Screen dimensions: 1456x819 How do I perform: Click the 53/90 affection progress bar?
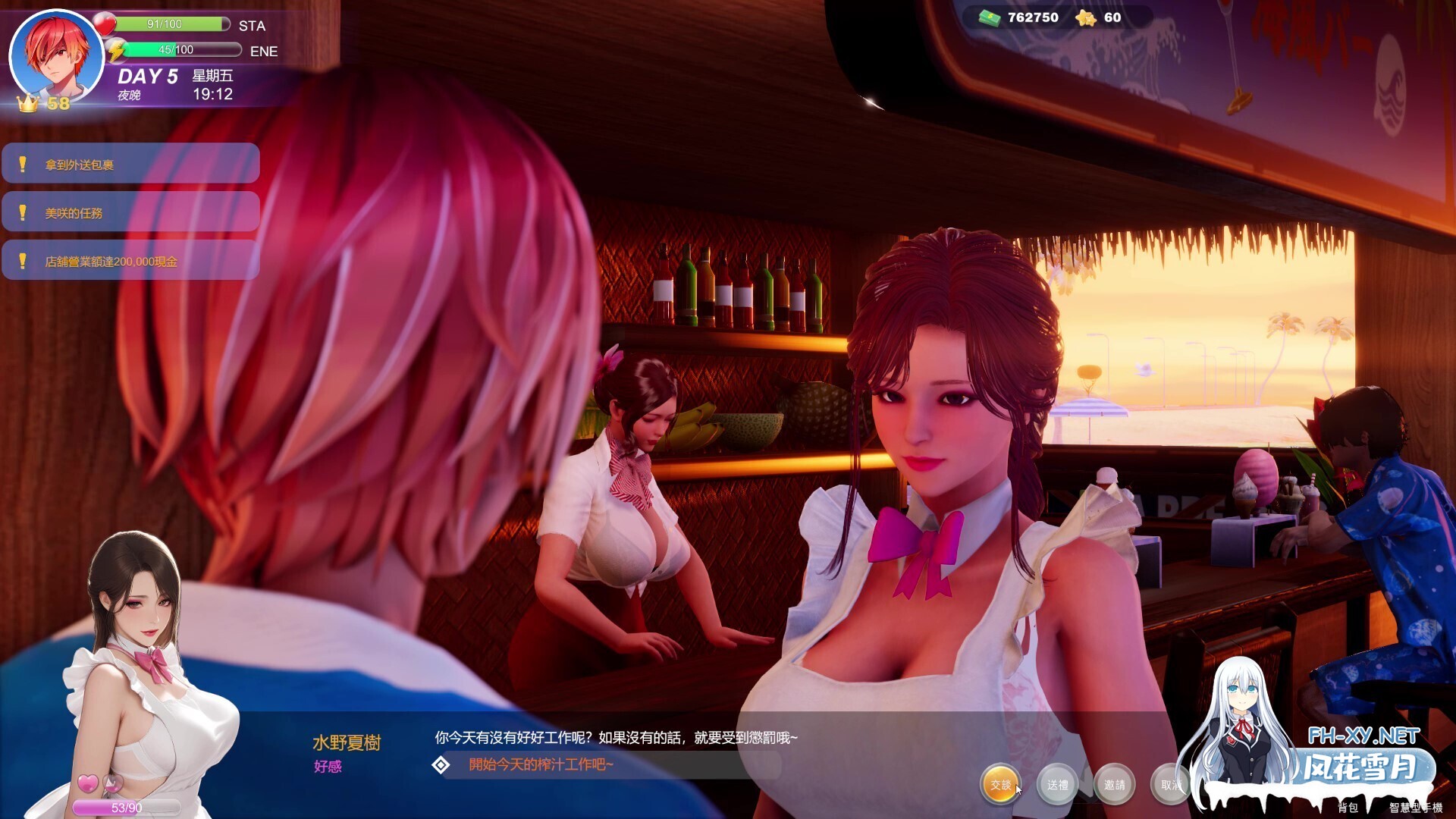tap(125, 807)
